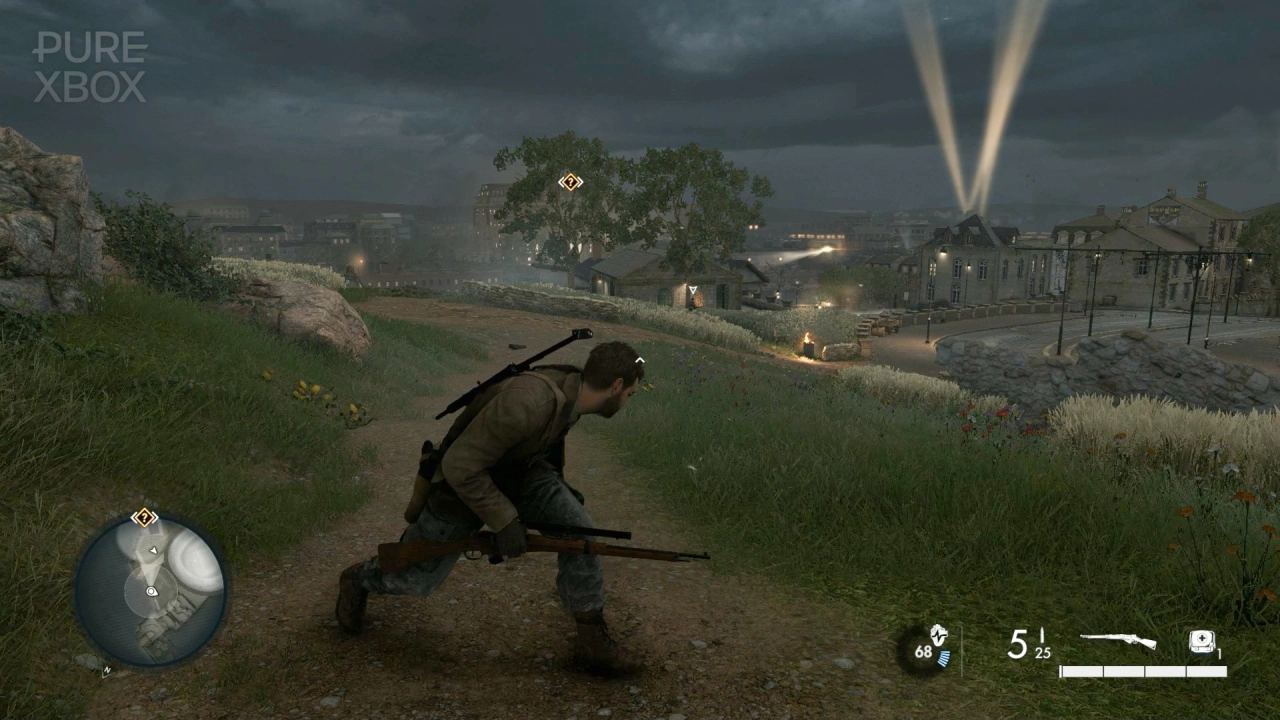1280x720 pixels.
Task: Select the rifle weapon icon
Action: pyautogui.click(x=1118, y=639)
